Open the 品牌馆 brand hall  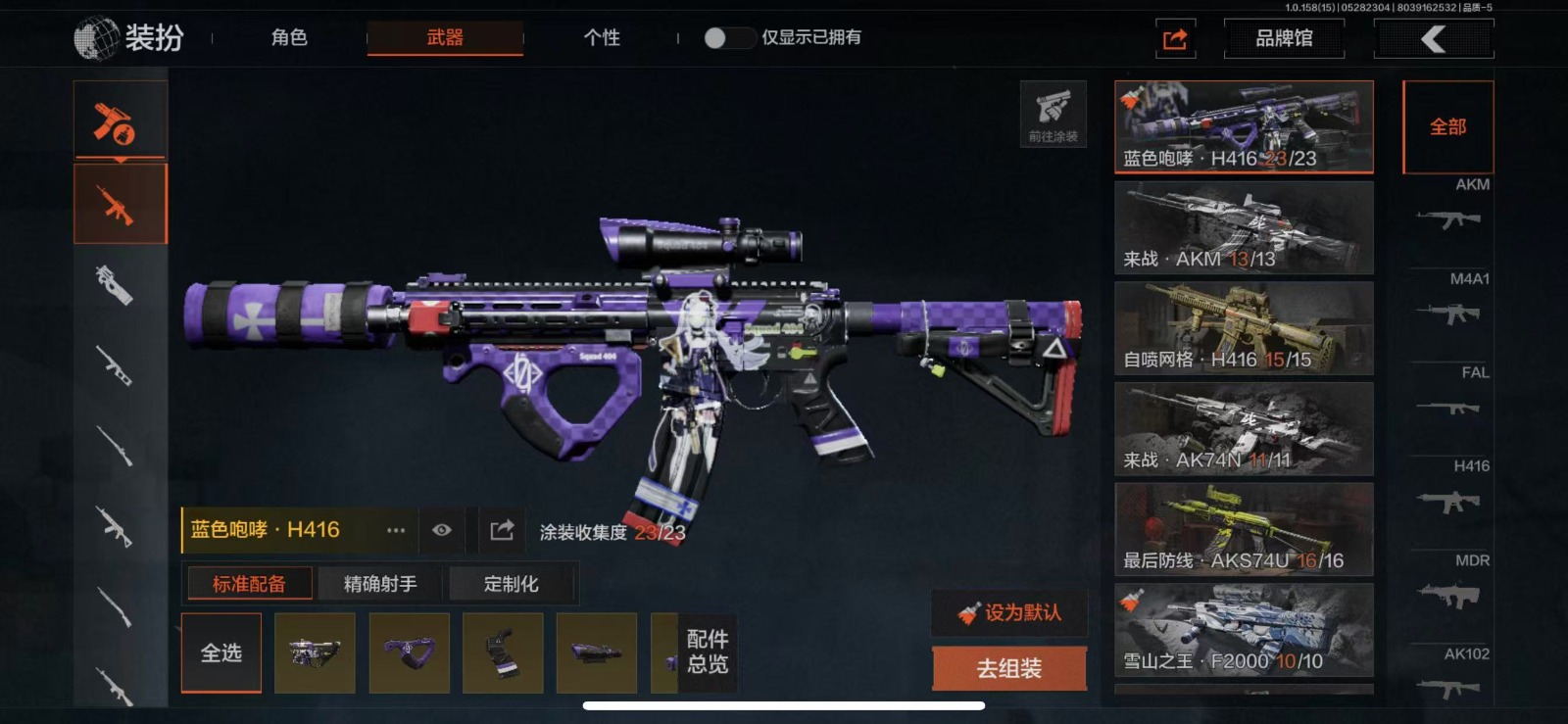[x=1284, y=39]
